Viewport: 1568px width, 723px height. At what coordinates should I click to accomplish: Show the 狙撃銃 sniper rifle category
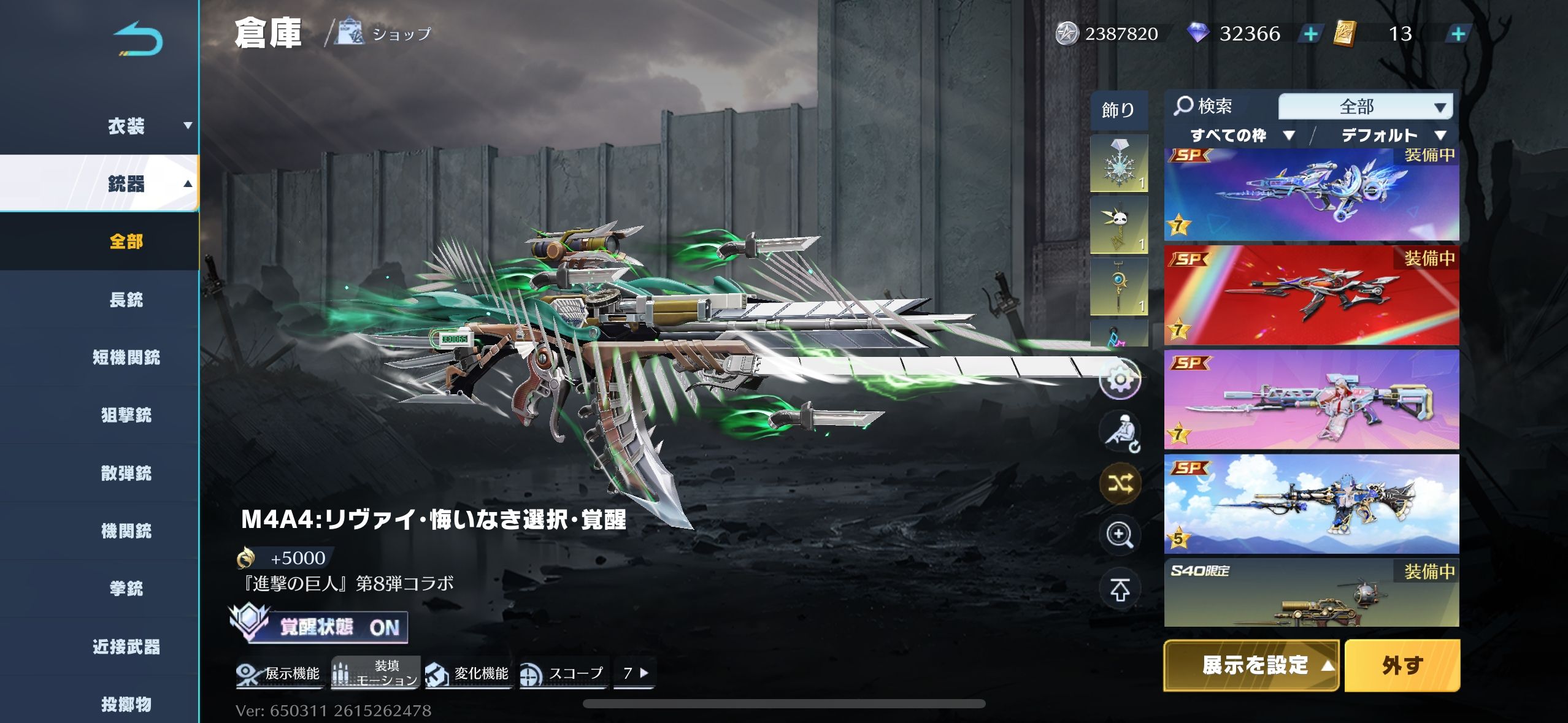tap(126, 415)
